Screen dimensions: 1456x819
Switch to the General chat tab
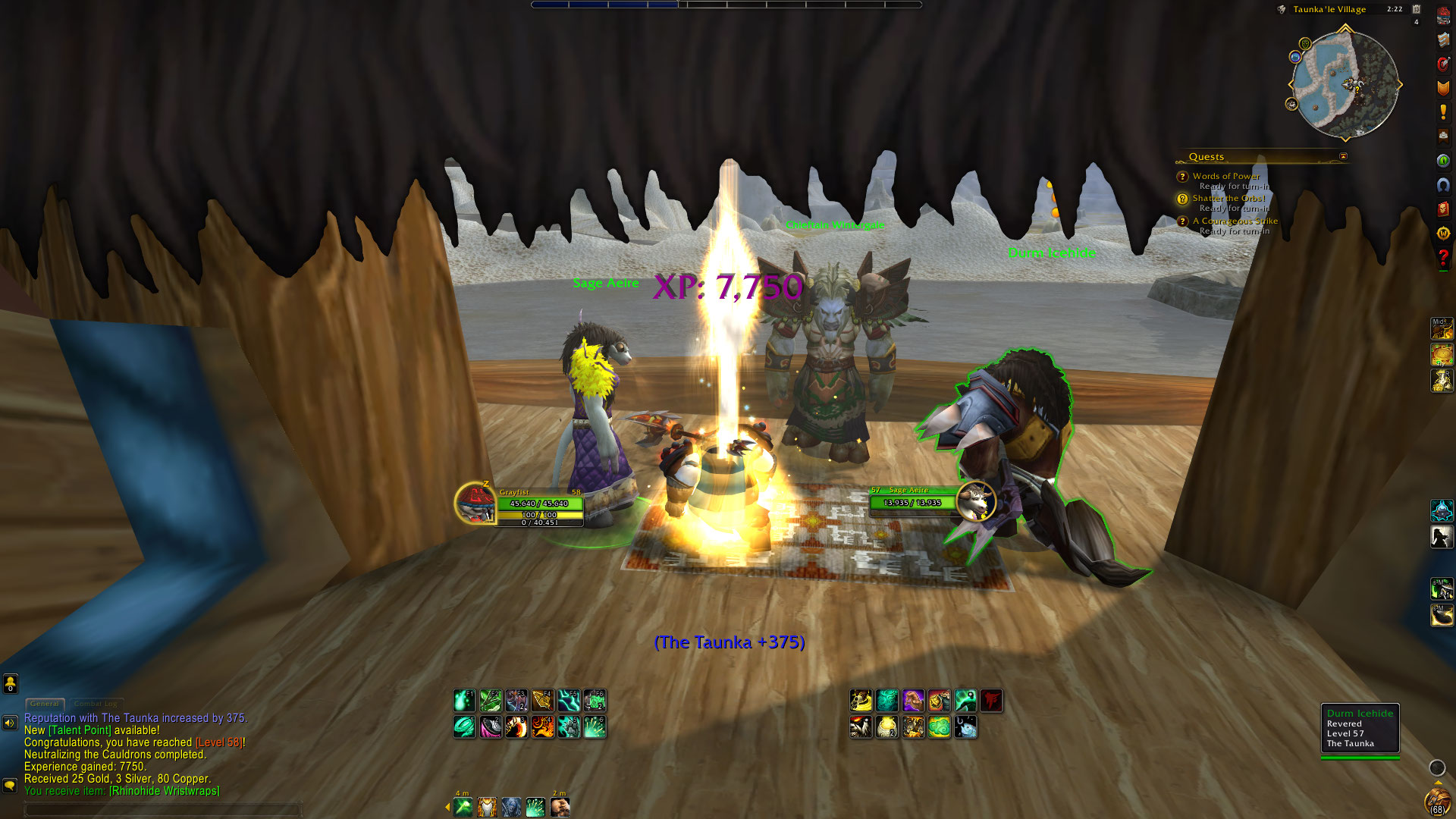[45, 704]
